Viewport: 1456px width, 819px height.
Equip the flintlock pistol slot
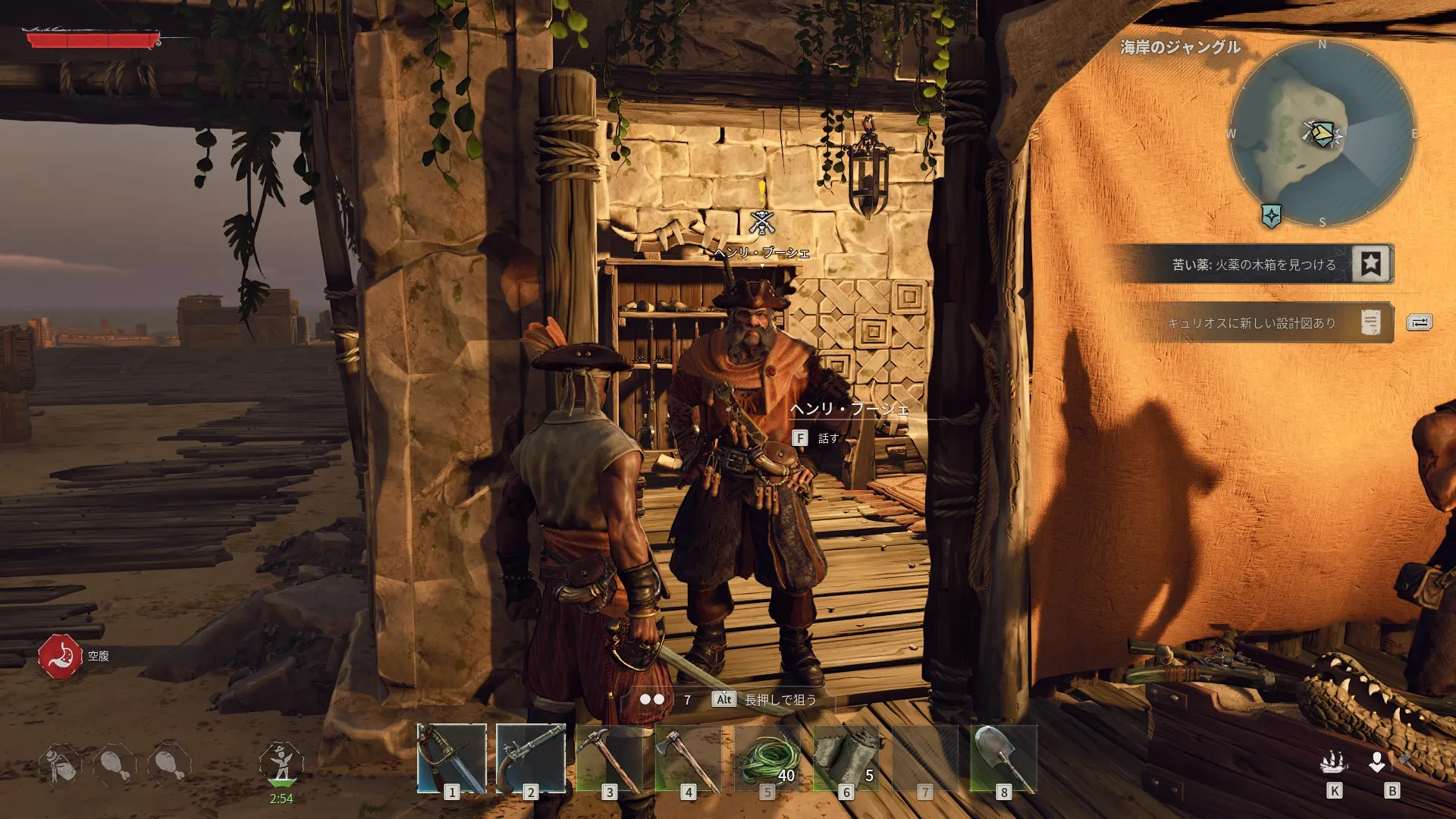531,758
